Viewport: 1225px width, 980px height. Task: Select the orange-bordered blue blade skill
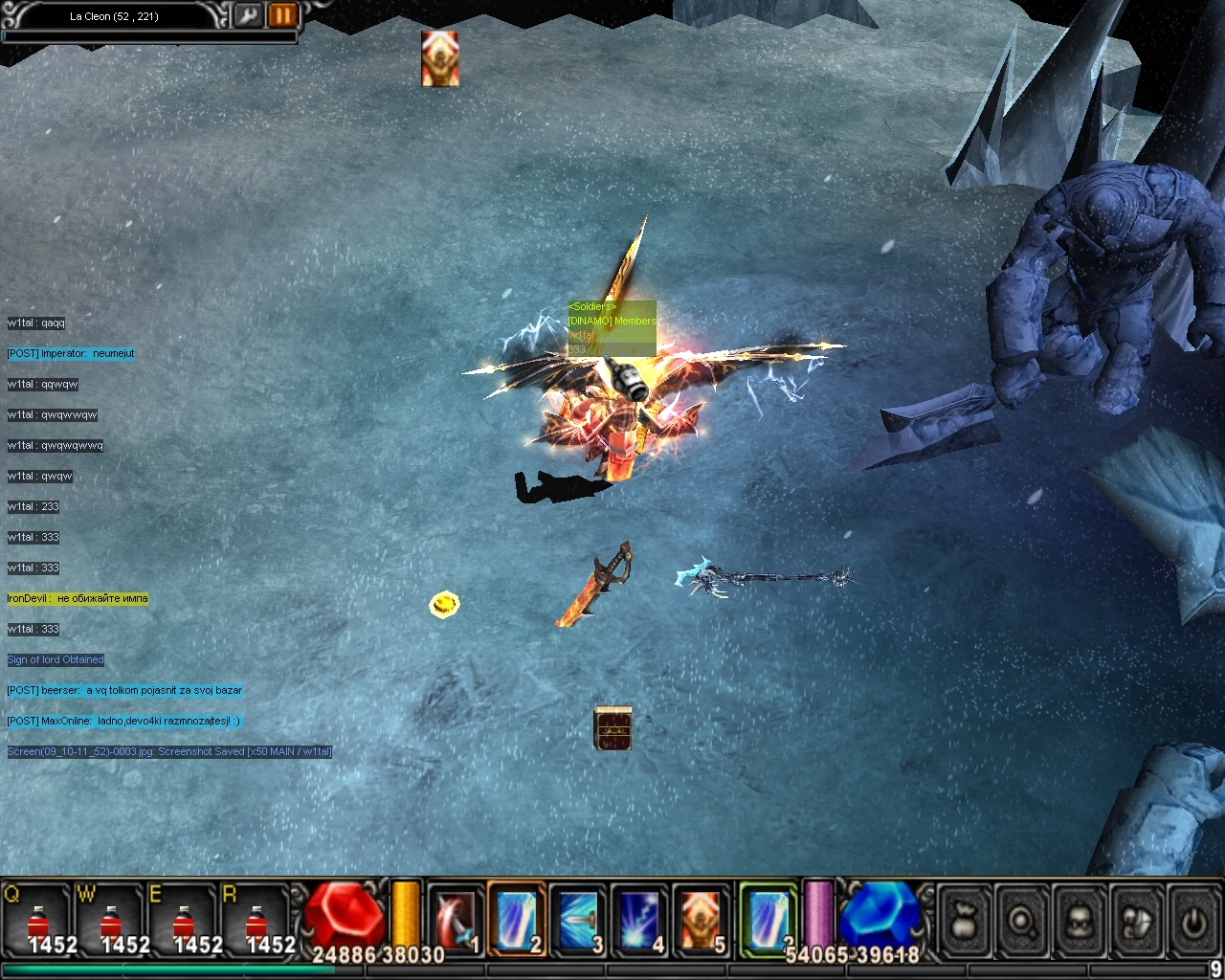517,921
